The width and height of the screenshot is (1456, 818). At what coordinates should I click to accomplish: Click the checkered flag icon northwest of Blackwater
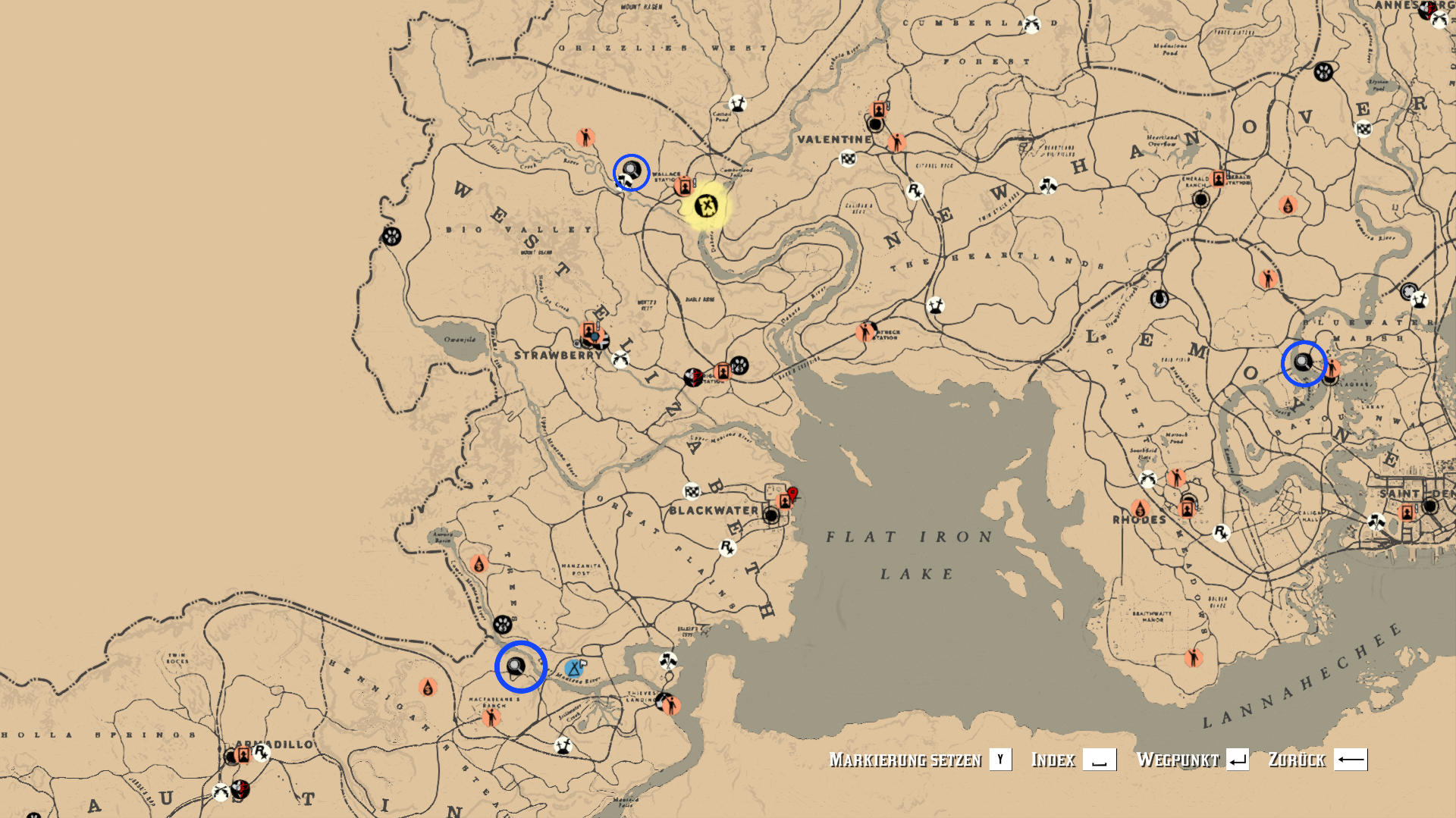692,492
